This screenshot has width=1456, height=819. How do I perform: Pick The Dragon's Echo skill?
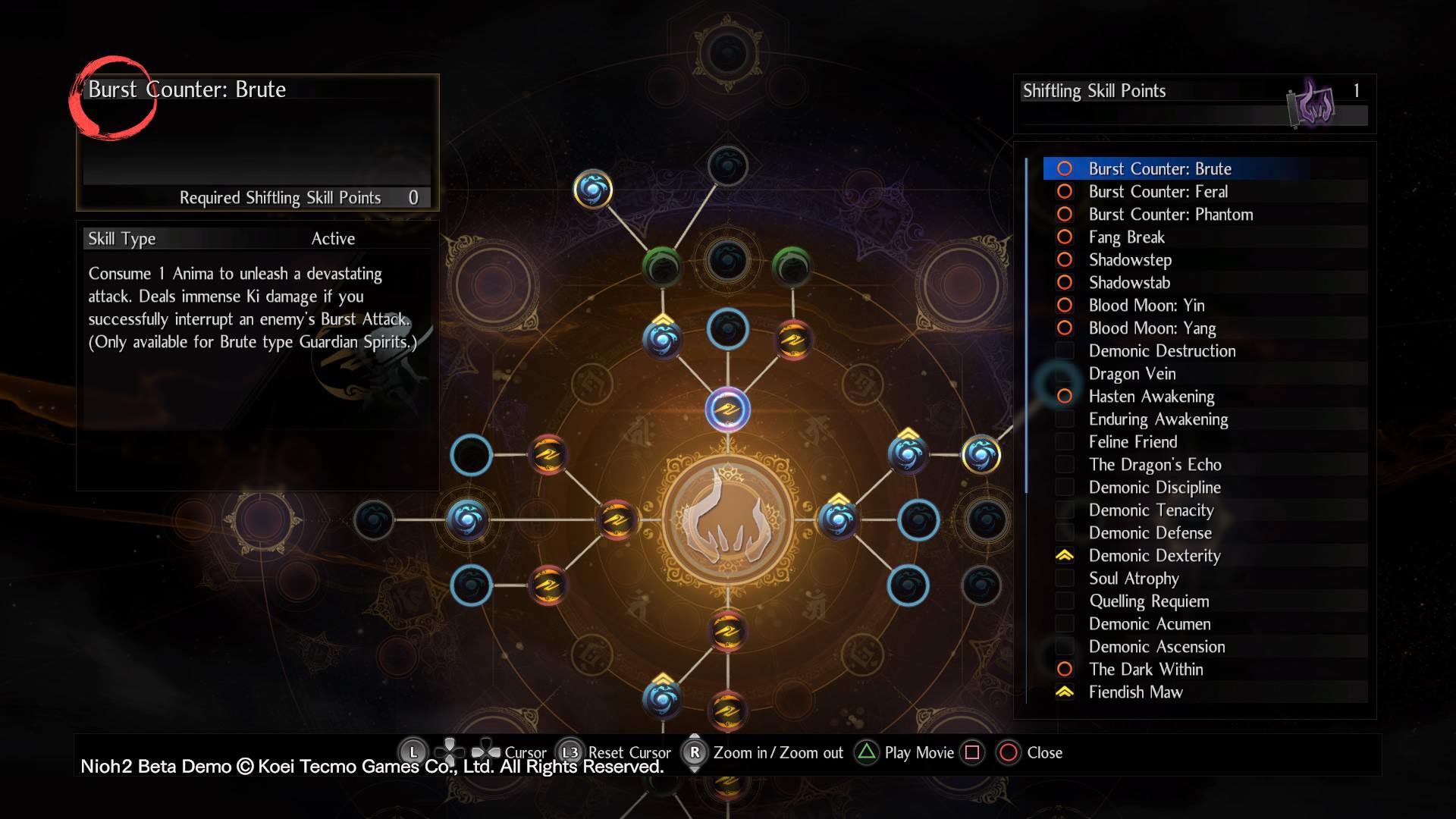click(x=1155, y=464)
